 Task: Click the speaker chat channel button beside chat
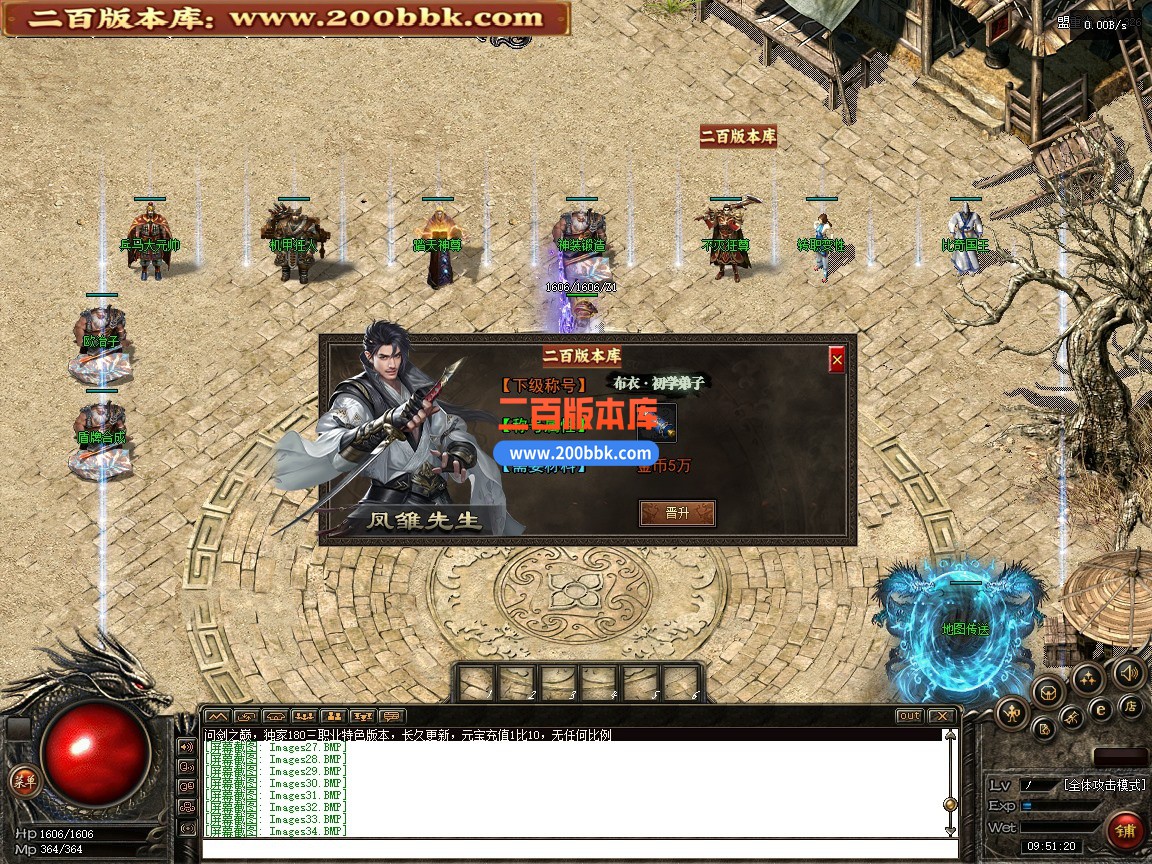(x=187, y=746)
